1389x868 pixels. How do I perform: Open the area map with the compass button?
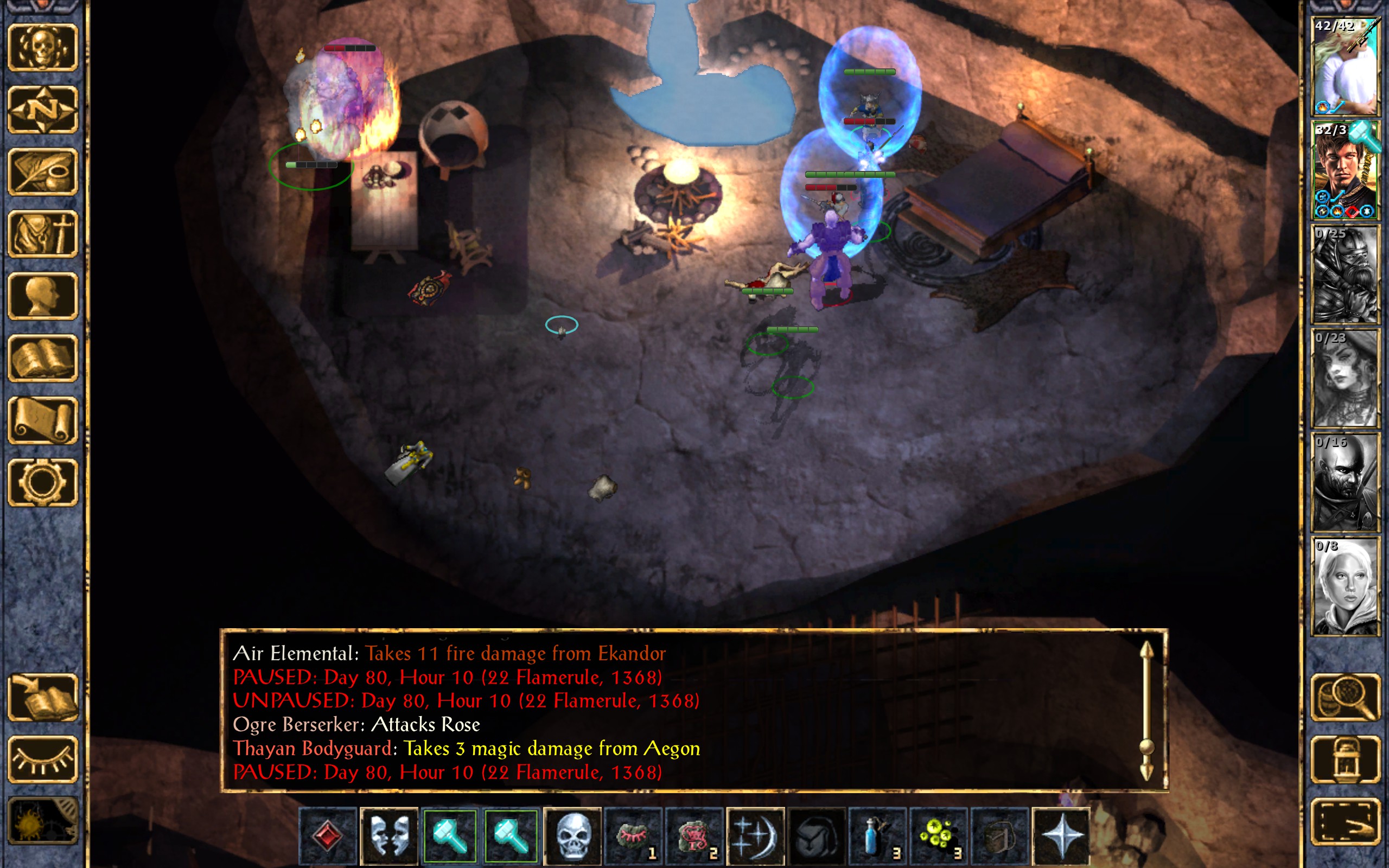[42, 110]
